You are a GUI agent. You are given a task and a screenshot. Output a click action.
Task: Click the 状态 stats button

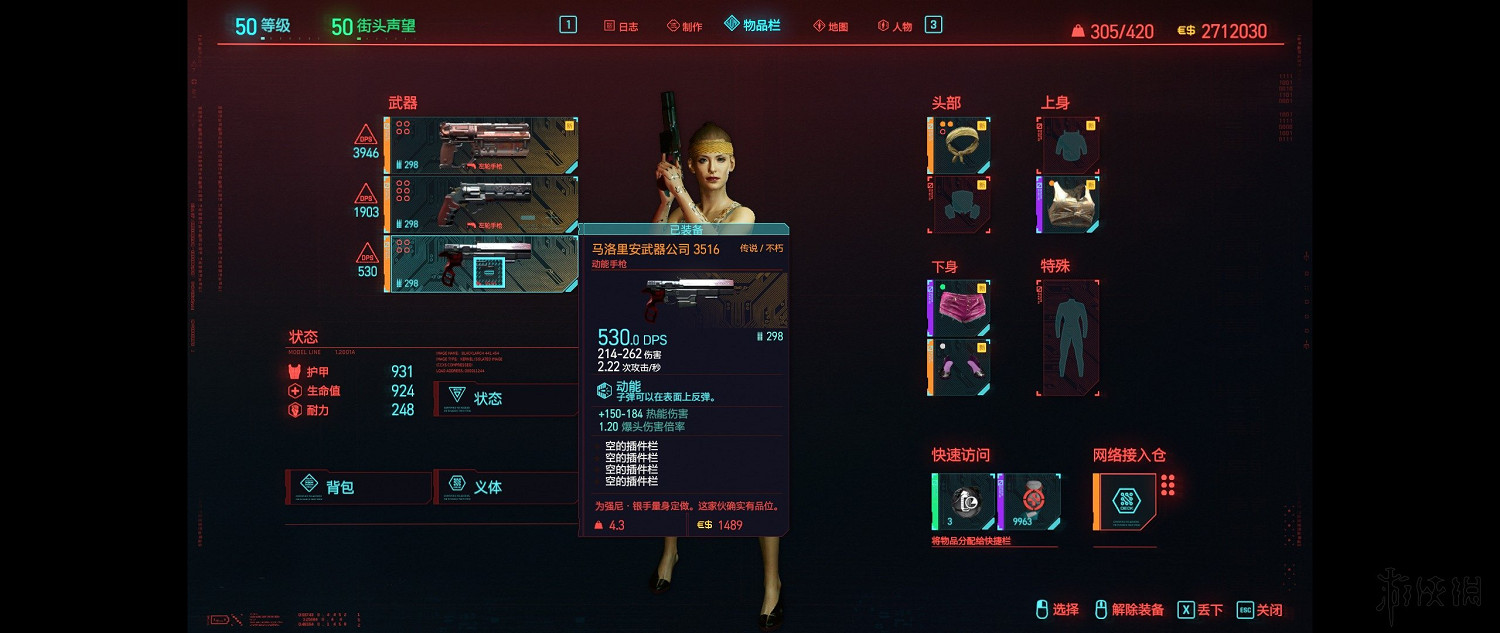coord(505,398)
